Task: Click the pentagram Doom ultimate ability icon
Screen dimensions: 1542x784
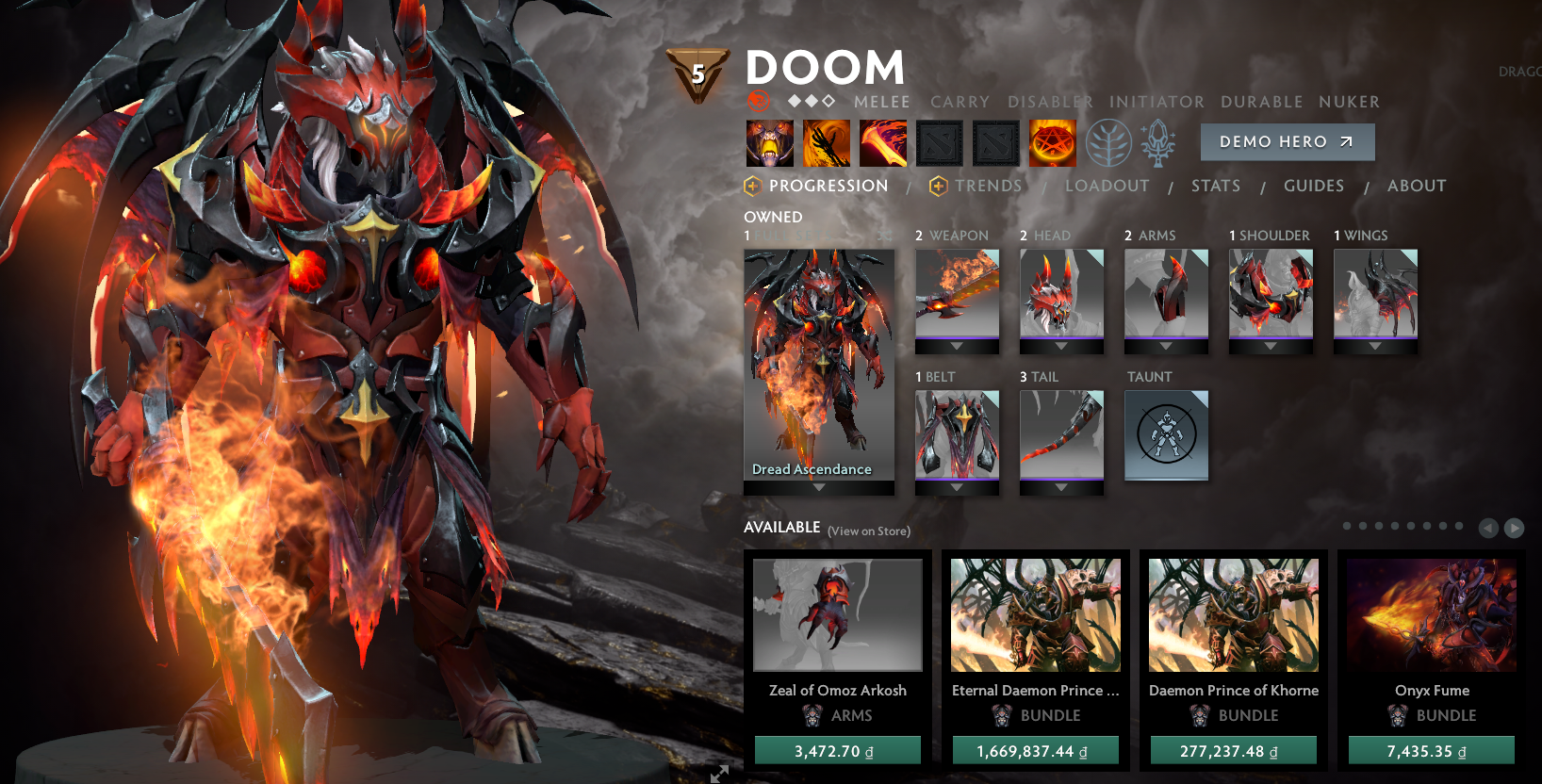Action: coord(1052,142)
